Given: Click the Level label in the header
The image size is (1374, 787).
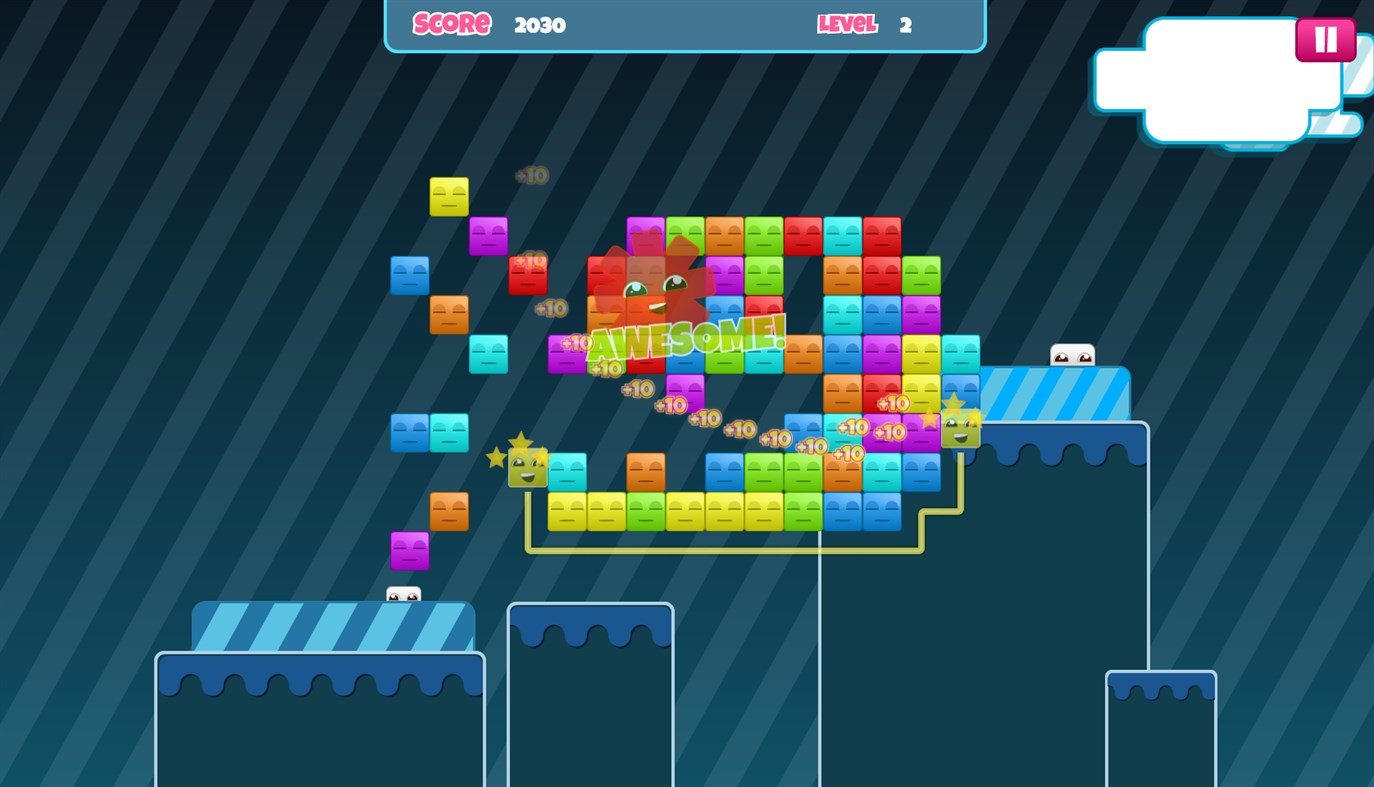Looking at the screenshot, I should [x=847, y=24].
